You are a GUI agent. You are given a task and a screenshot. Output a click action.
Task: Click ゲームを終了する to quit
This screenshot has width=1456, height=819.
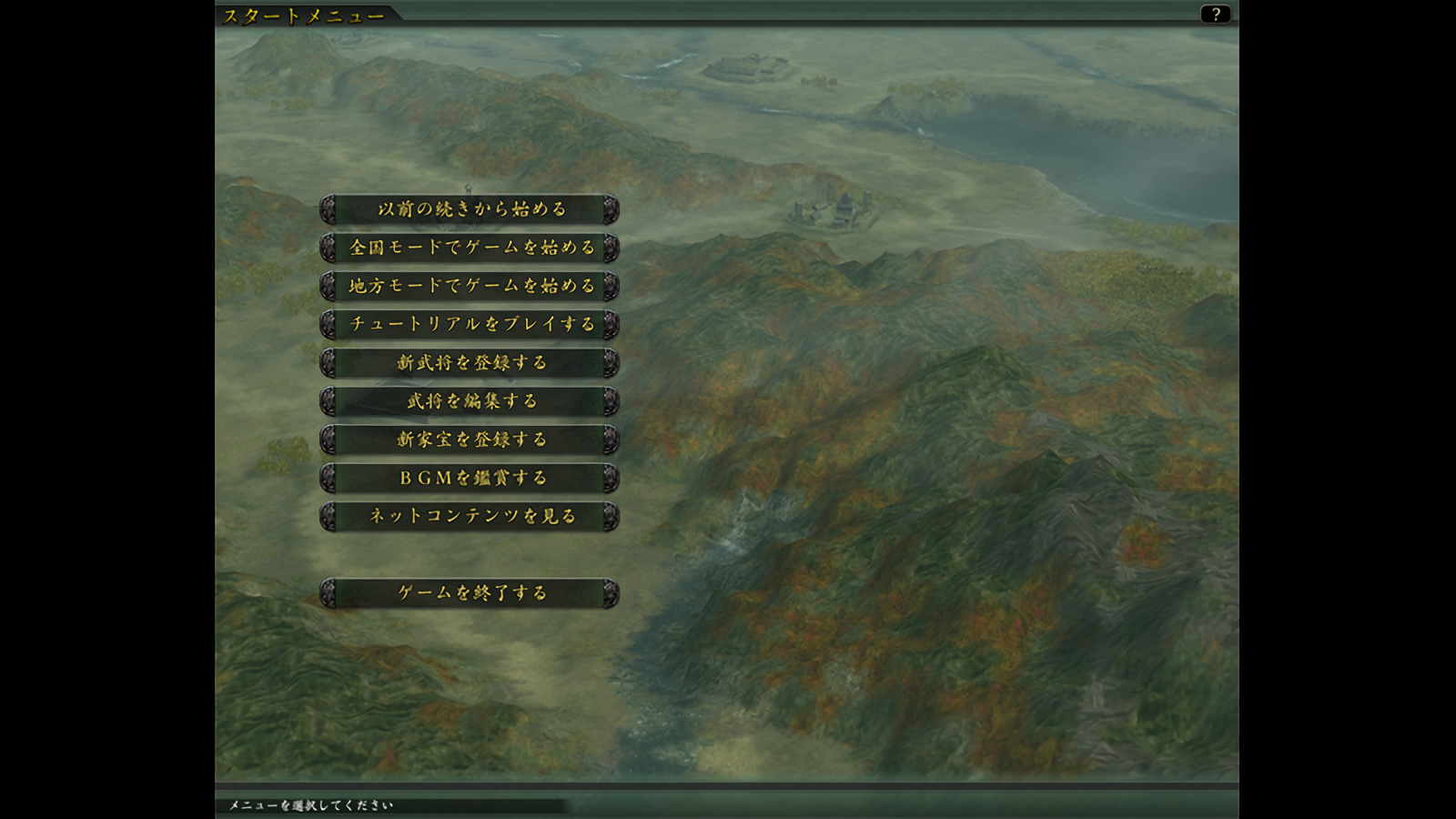[470, 592]
